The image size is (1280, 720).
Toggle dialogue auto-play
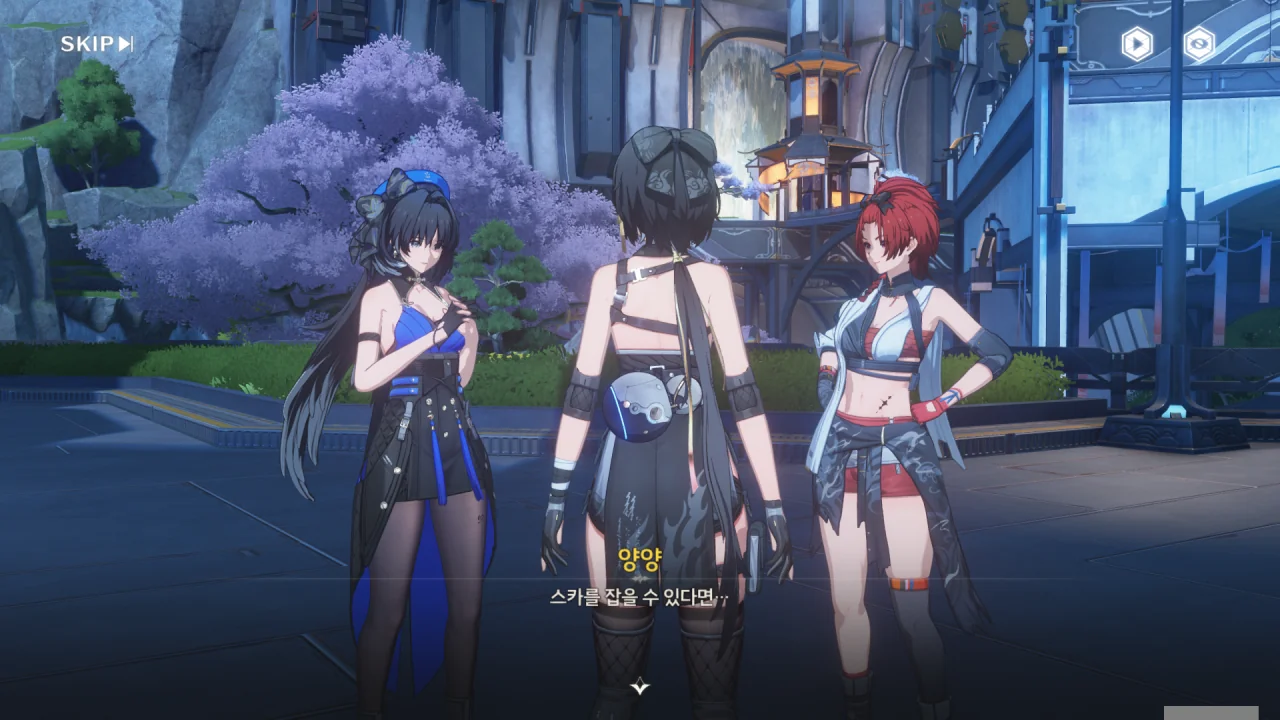click(x=1136, y=44)
